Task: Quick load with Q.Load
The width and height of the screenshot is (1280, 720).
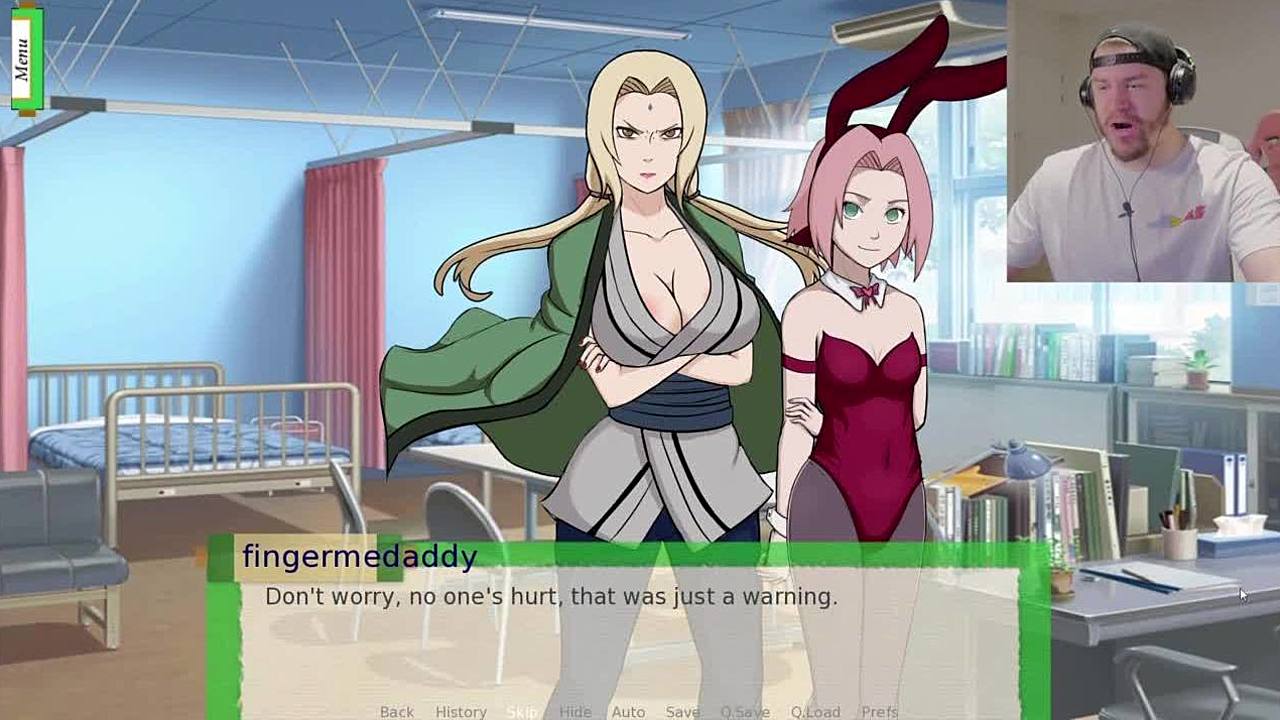Action: click(x=815, y=711)
